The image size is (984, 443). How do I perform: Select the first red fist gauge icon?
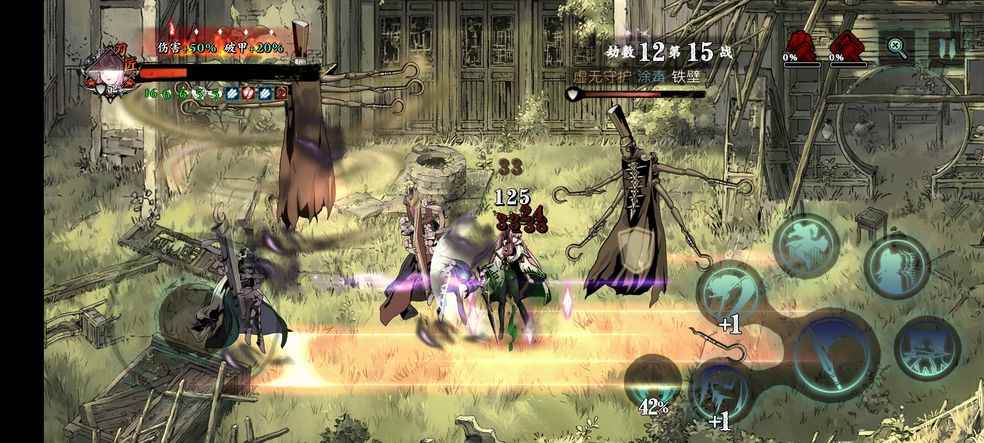point(801,45)
